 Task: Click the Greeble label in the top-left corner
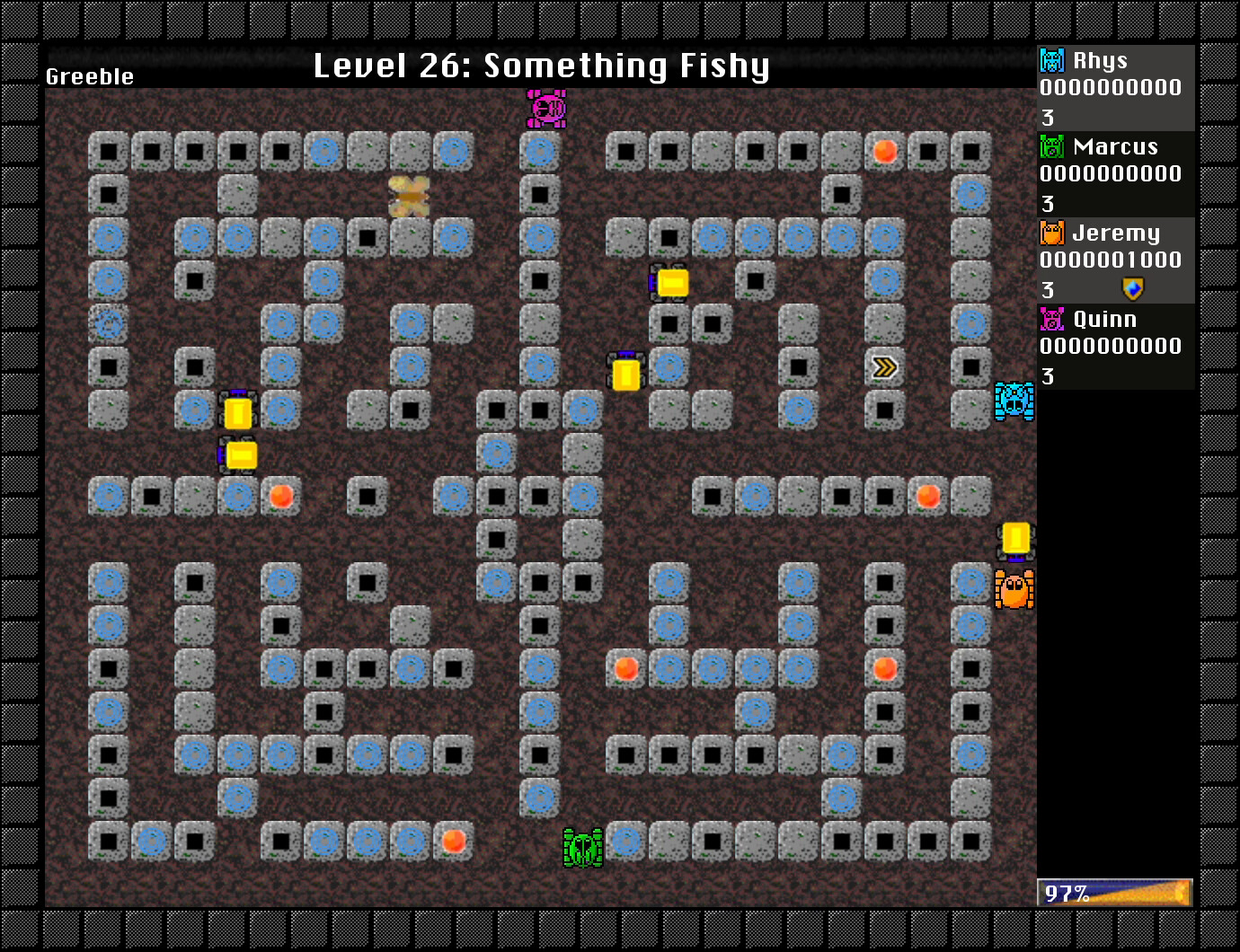(x=89, y=76)
